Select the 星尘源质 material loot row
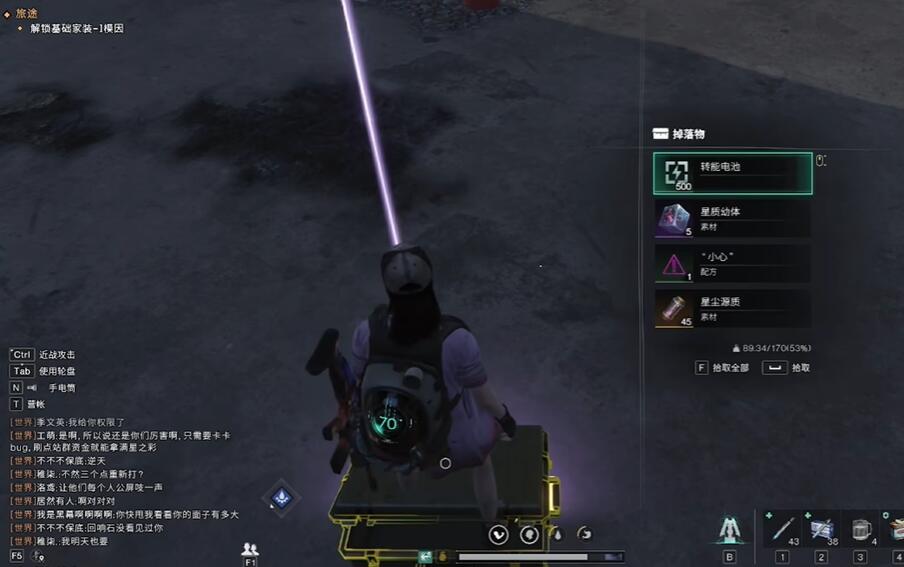Screen dimensions: 904x567 (732, 308)
